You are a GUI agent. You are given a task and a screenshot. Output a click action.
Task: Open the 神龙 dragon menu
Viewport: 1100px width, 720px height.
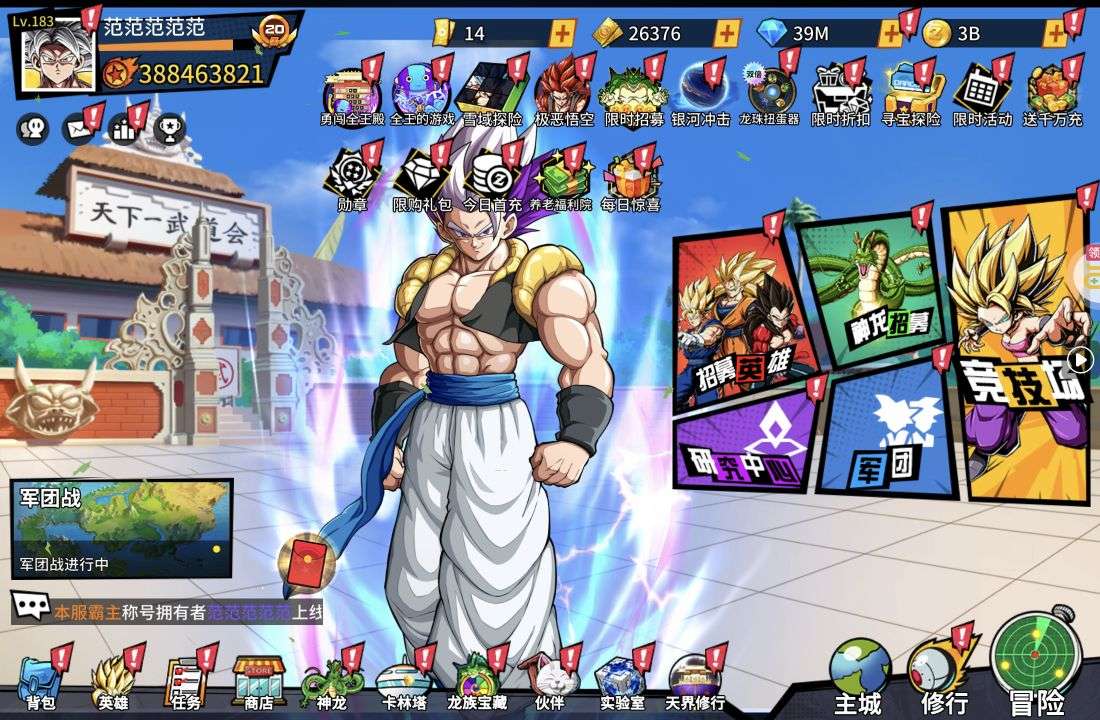point(330,681)
